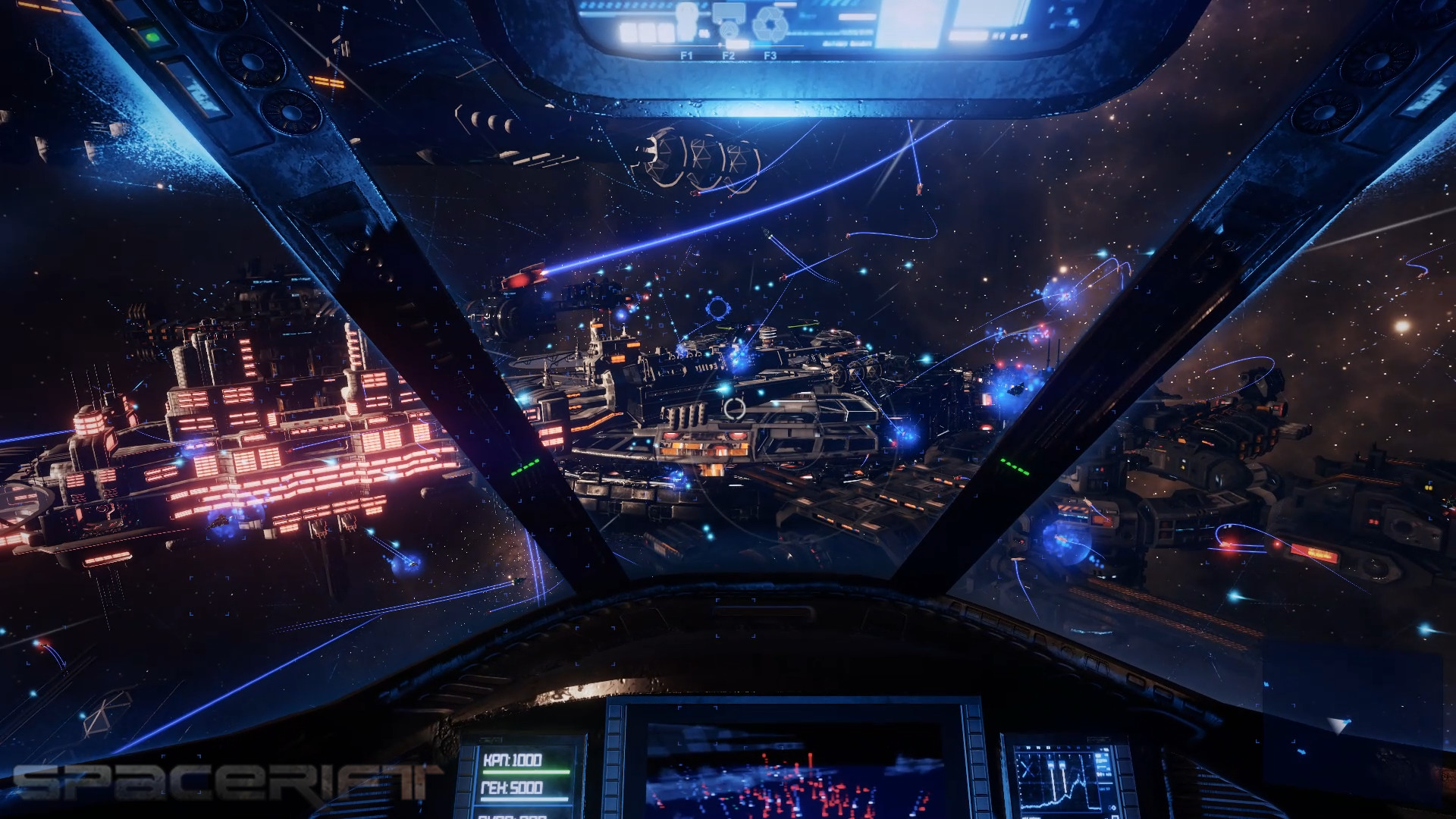Click the KPN: 1000 readout
The width and height of the screenshot is (1456, 819).
[514, 761]
